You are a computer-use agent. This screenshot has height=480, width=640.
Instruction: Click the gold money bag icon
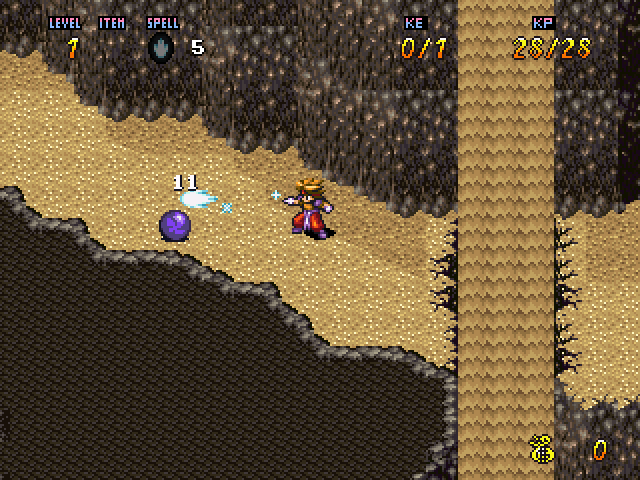click(x=543, y=450)
